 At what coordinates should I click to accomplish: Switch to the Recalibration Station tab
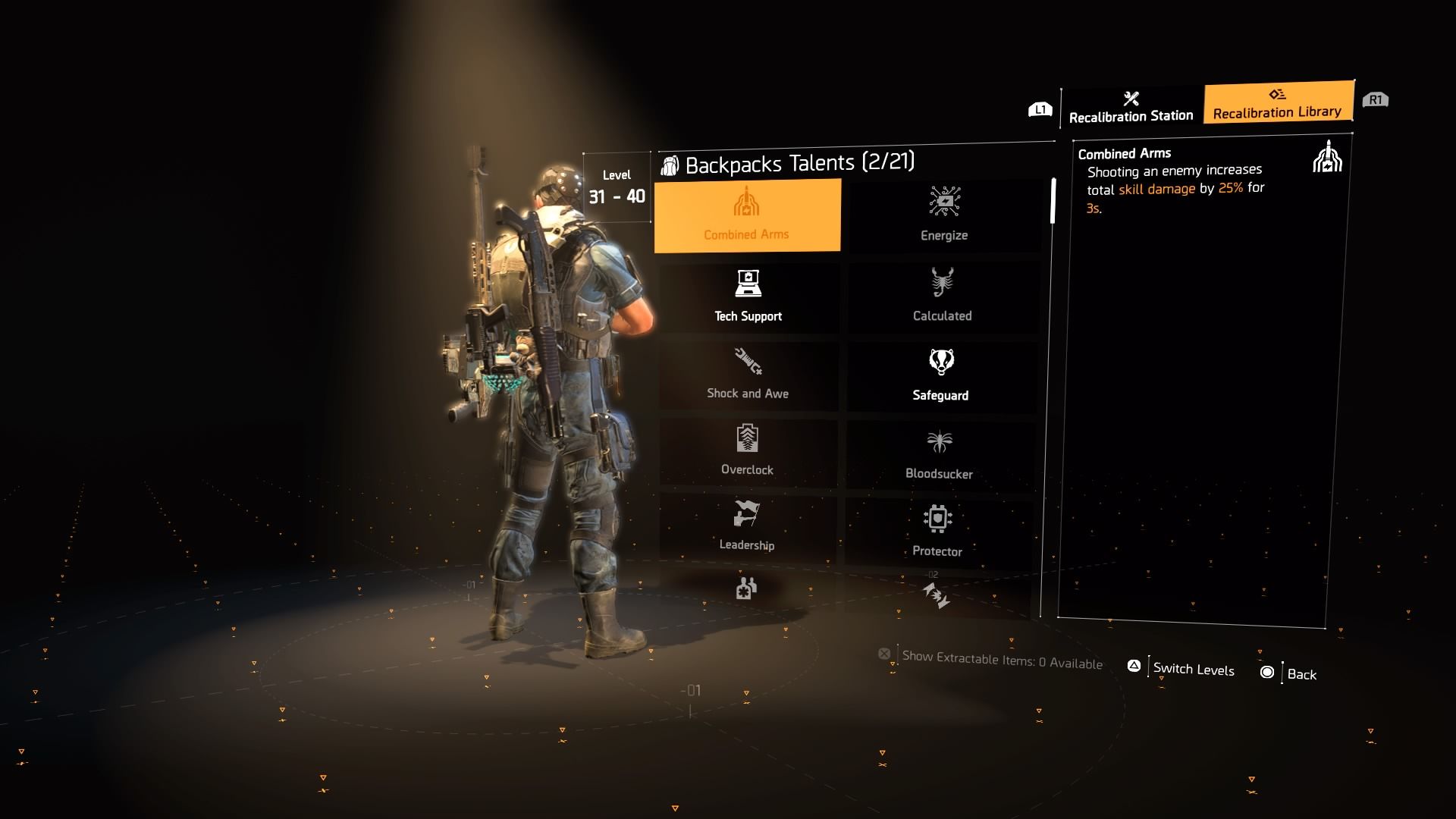(x=1130, y=108)
